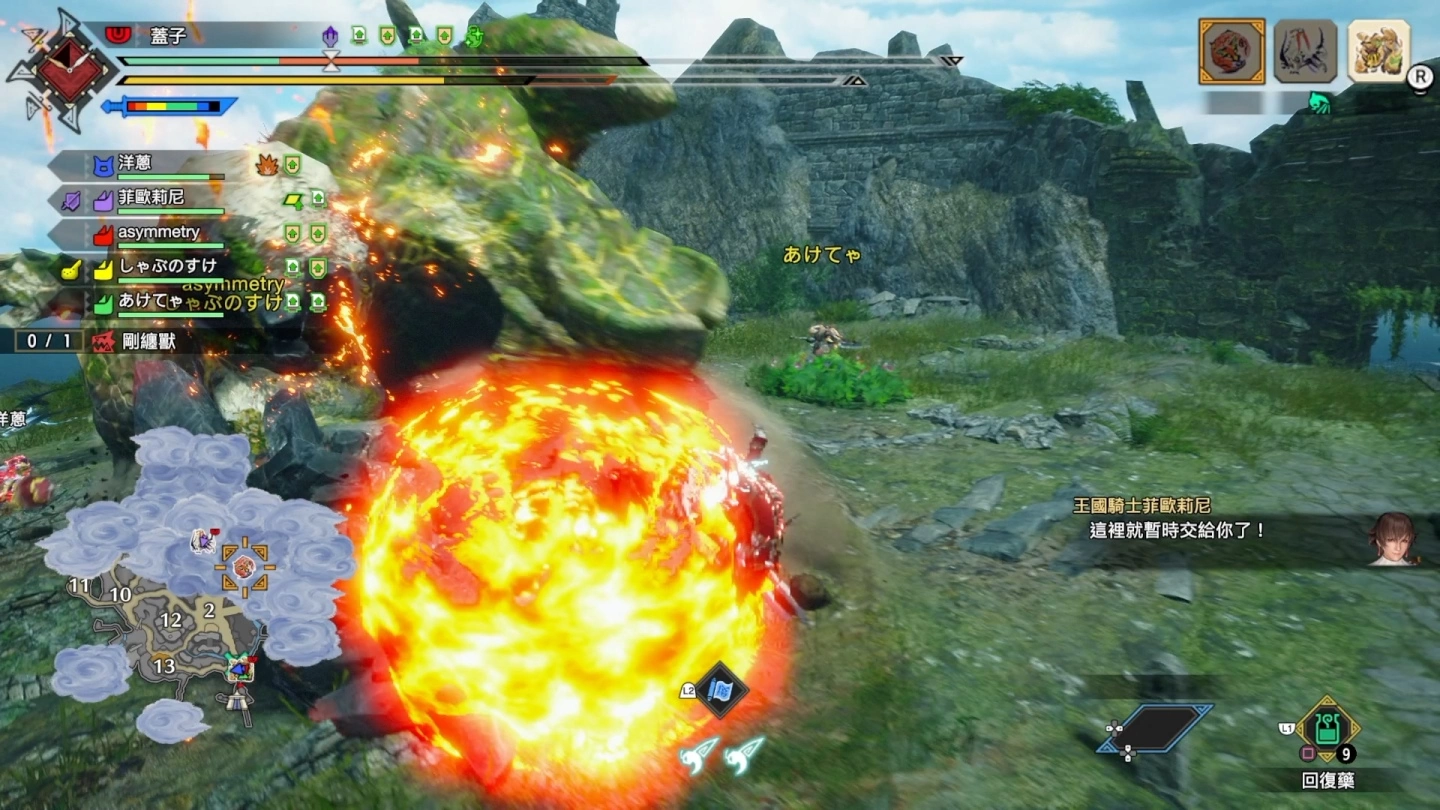The image size is (1440, 810).
Task: Select party member あけてゃ in the list
Action: pos(150,301)
